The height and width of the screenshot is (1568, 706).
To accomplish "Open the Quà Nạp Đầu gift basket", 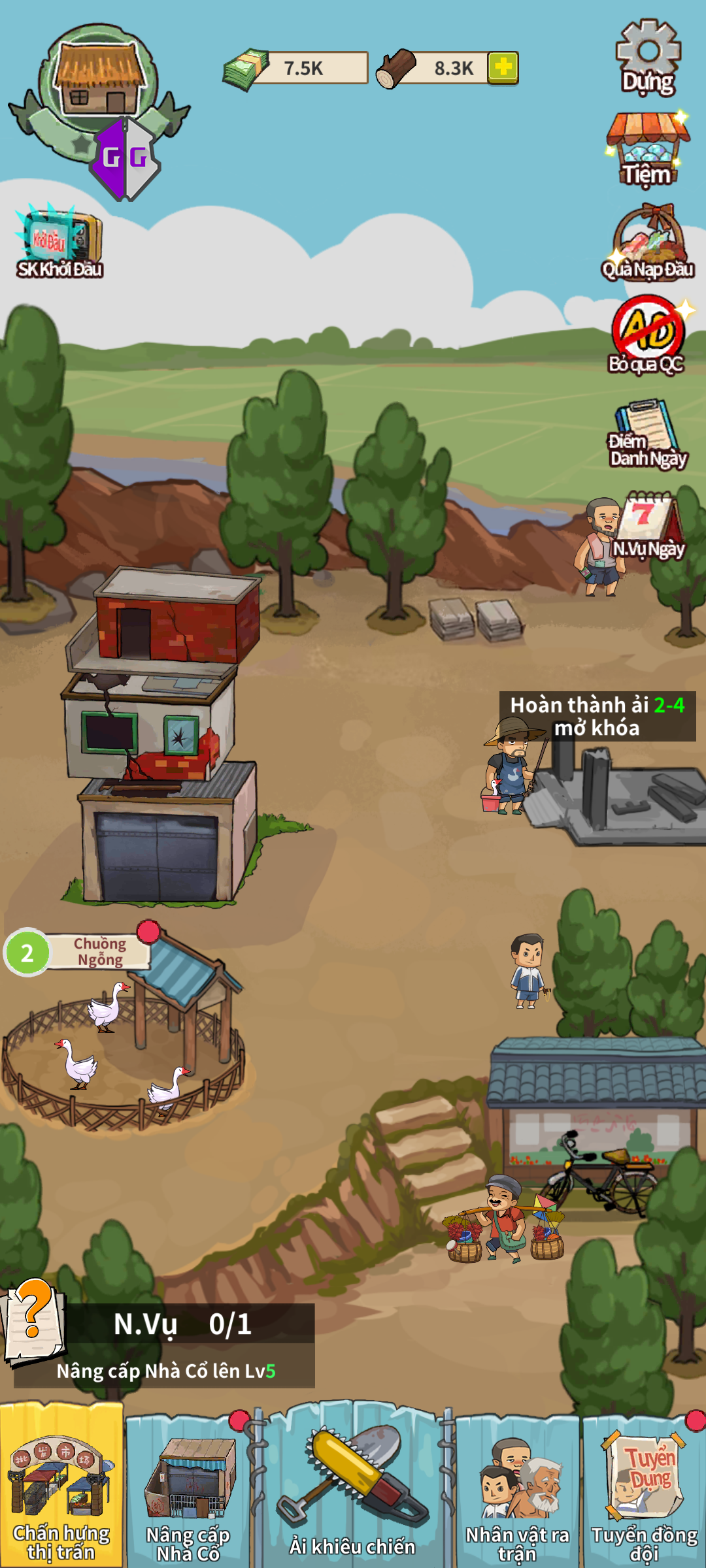I will point(648,244).
